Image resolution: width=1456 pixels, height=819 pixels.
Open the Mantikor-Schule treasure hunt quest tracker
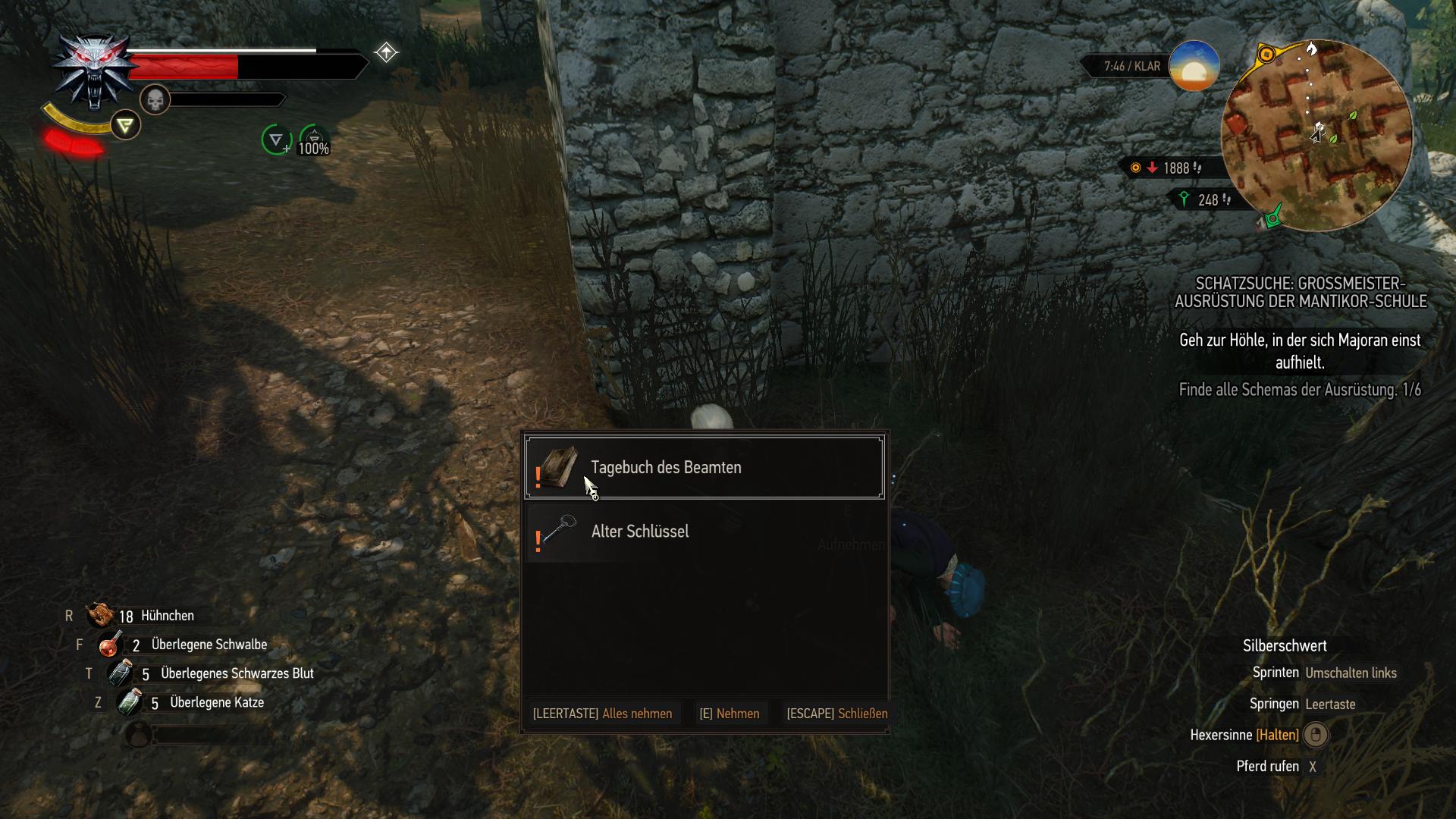coord(1301,292)
